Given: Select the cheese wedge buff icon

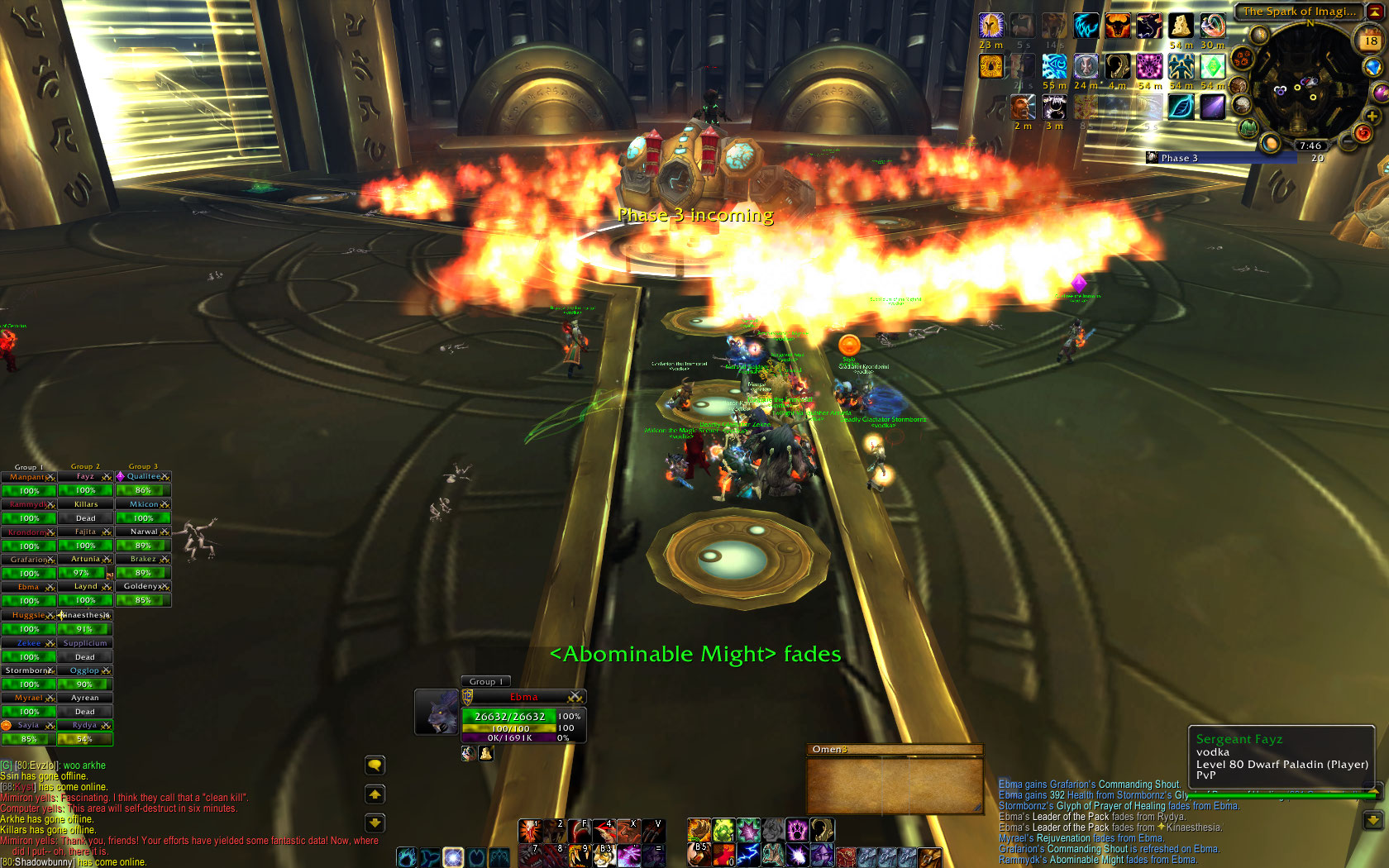Looking at the screenshot, I should (1181, 26).
